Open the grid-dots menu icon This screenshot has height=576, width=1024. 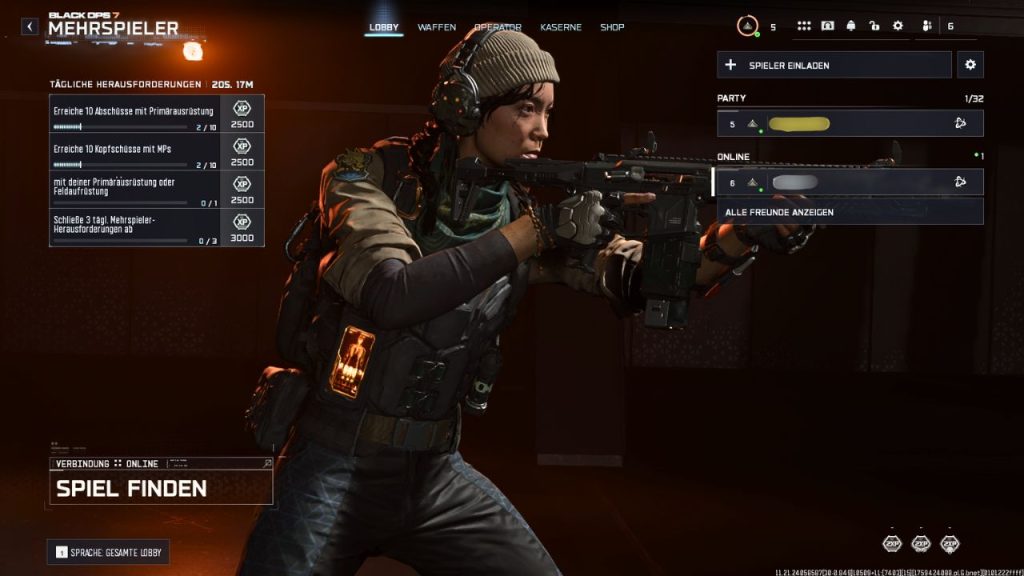(x=804, y=26)
